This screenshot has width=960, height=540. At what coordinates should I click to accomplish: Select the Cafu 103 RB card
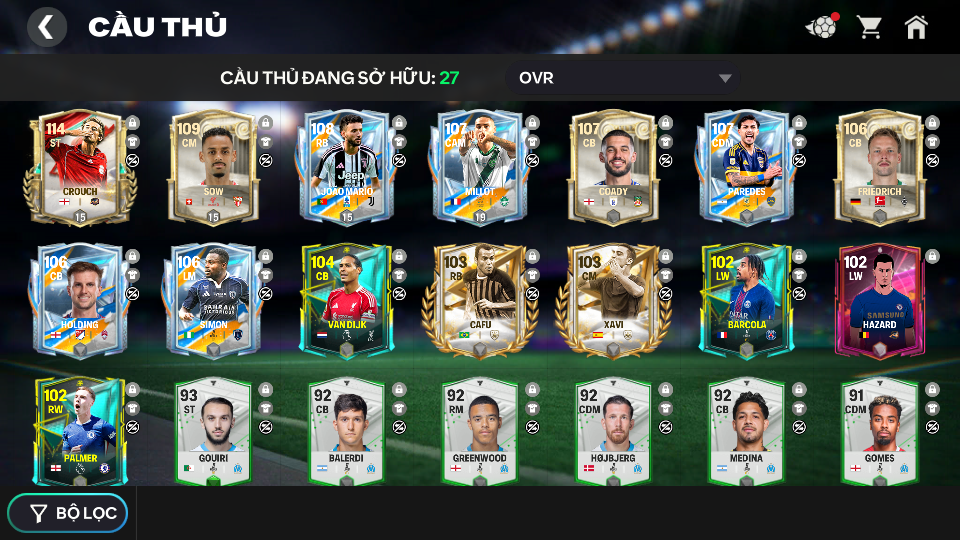pos(479,299)
